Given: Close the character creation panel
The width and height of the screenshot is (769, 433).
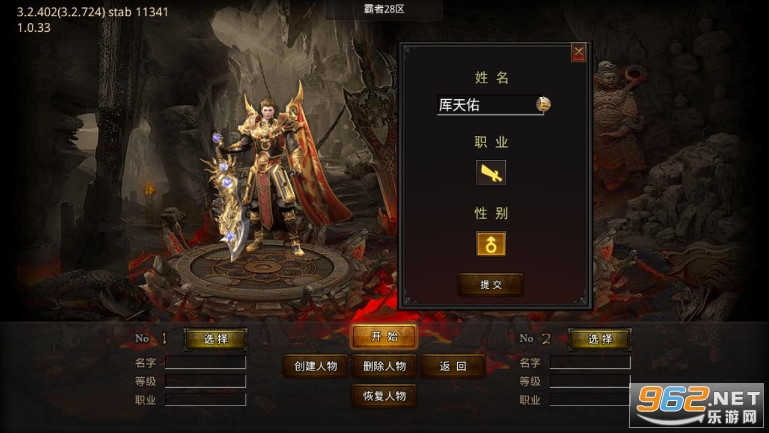Looking at the screenshot, I should point(578,53).
